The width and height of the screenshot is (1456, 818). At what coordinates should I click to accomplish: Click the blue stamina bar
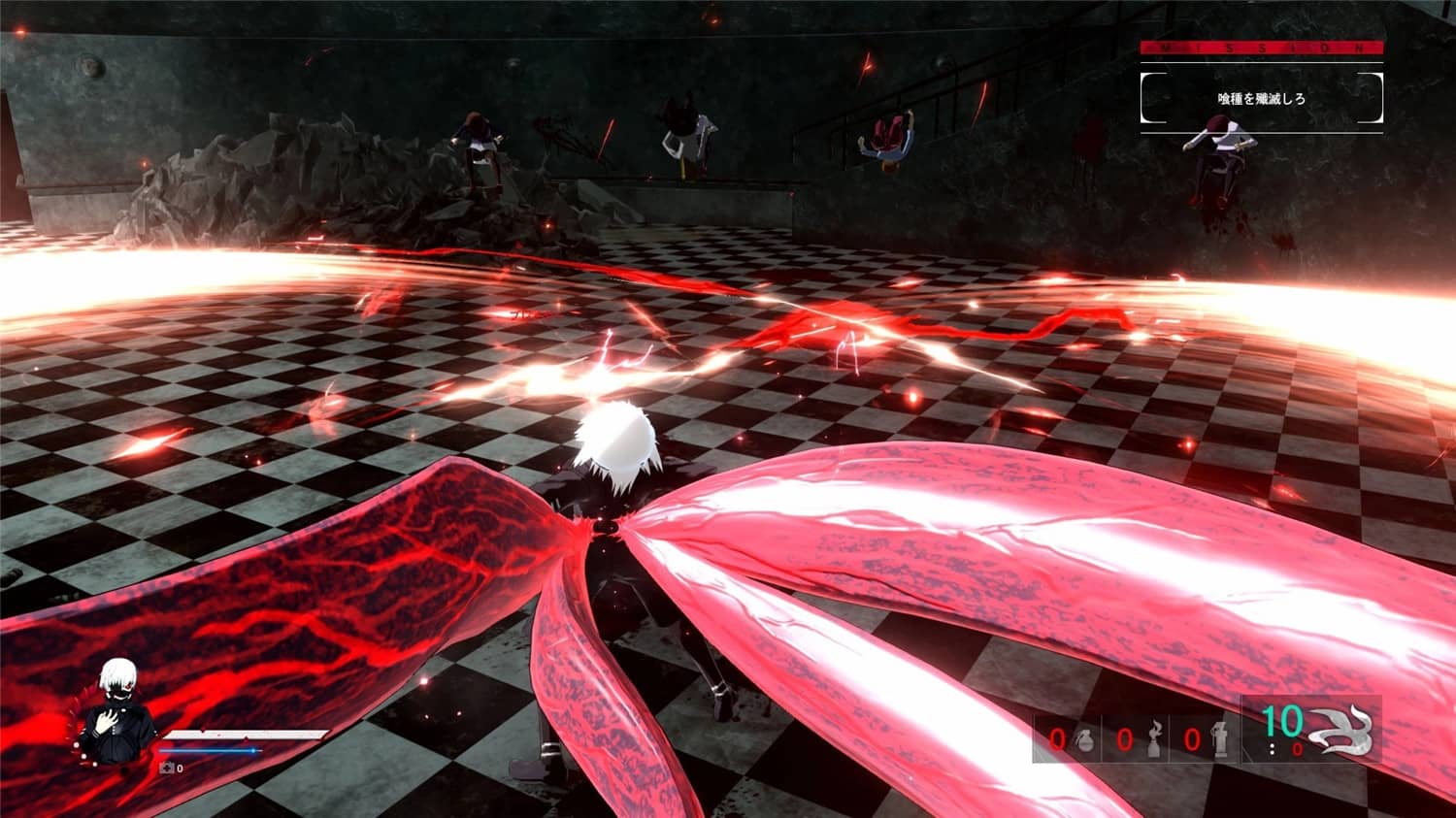(209, 750)
